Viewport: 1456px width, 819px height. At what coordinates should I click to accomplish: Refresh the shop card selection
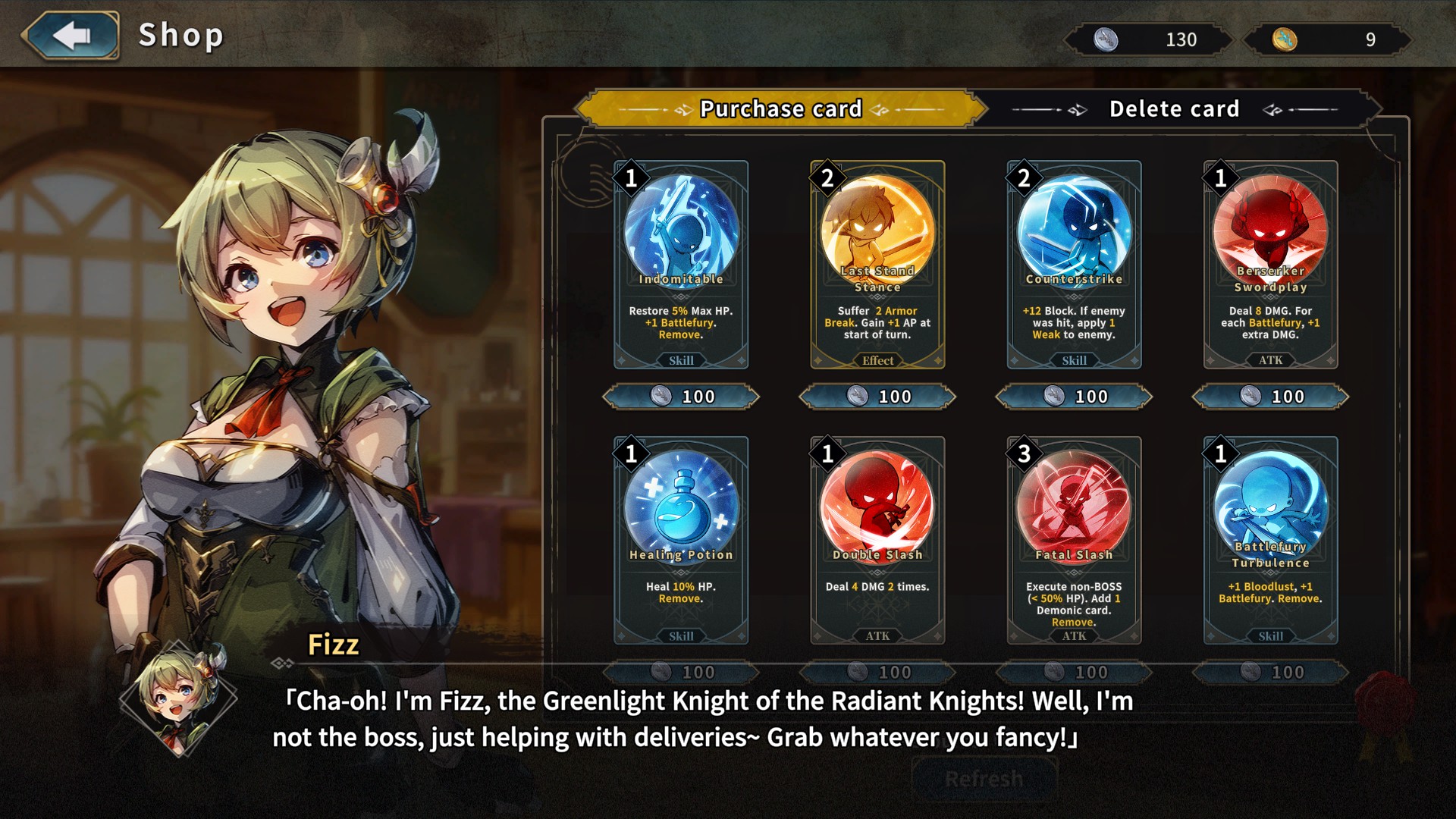984,779
